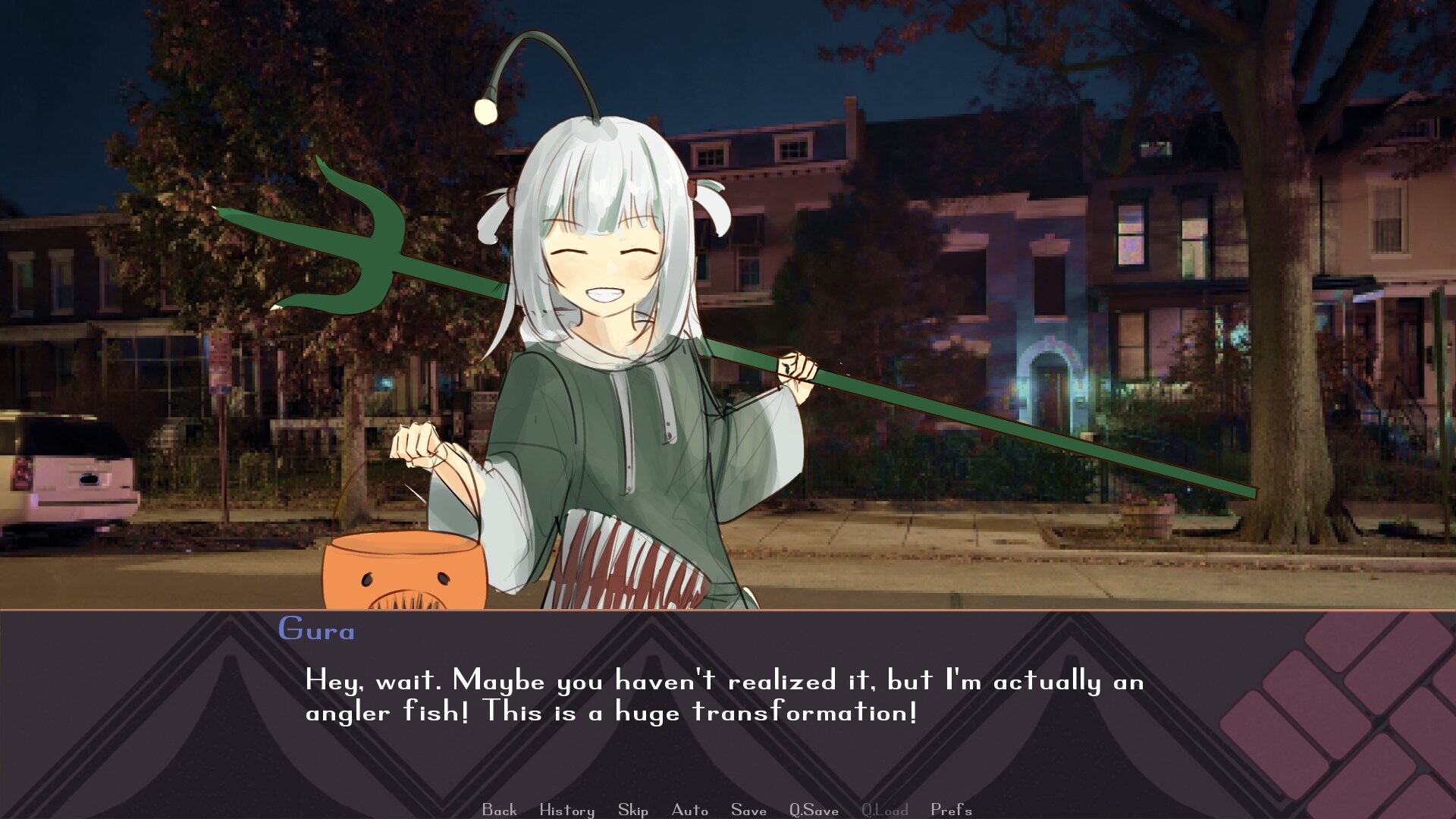Screen dimensions: 1456x819
Task: Click the grayed-out Q.Load option
Action: (884, 810)
